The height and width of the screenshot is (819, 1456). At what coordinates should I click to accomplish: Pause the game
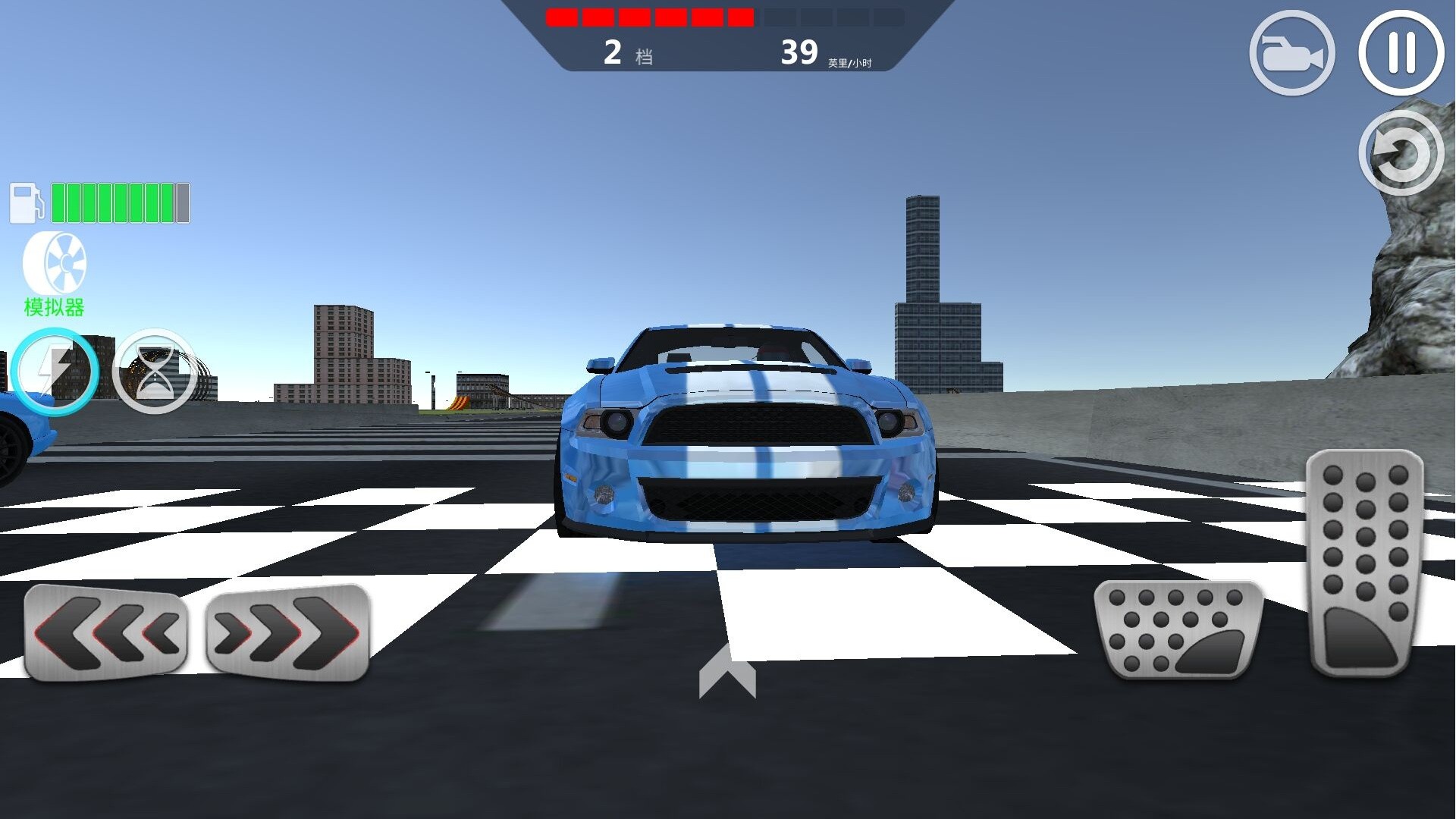[x=1400, y=53]
